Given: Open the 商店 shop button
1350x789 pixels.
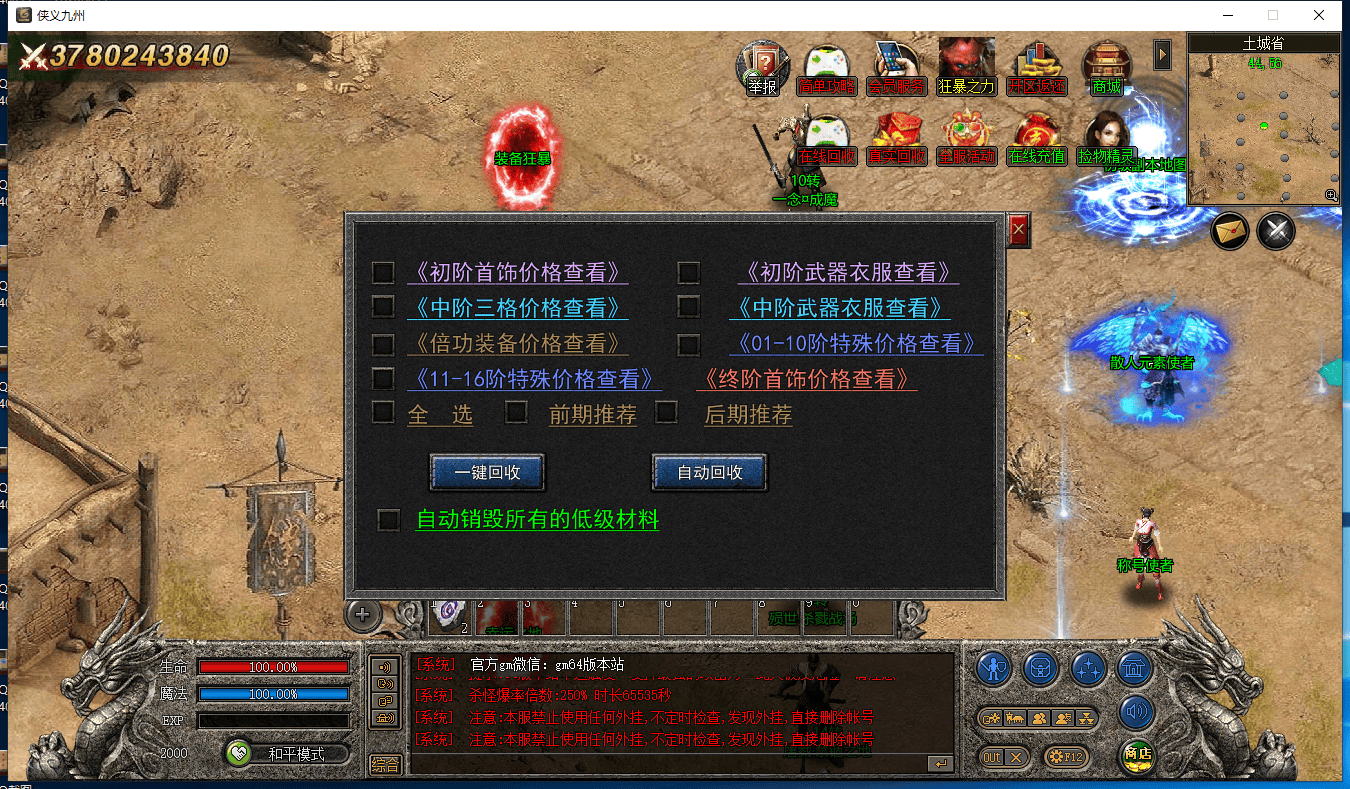Looking at the screenshot, I should [1137, 755].
